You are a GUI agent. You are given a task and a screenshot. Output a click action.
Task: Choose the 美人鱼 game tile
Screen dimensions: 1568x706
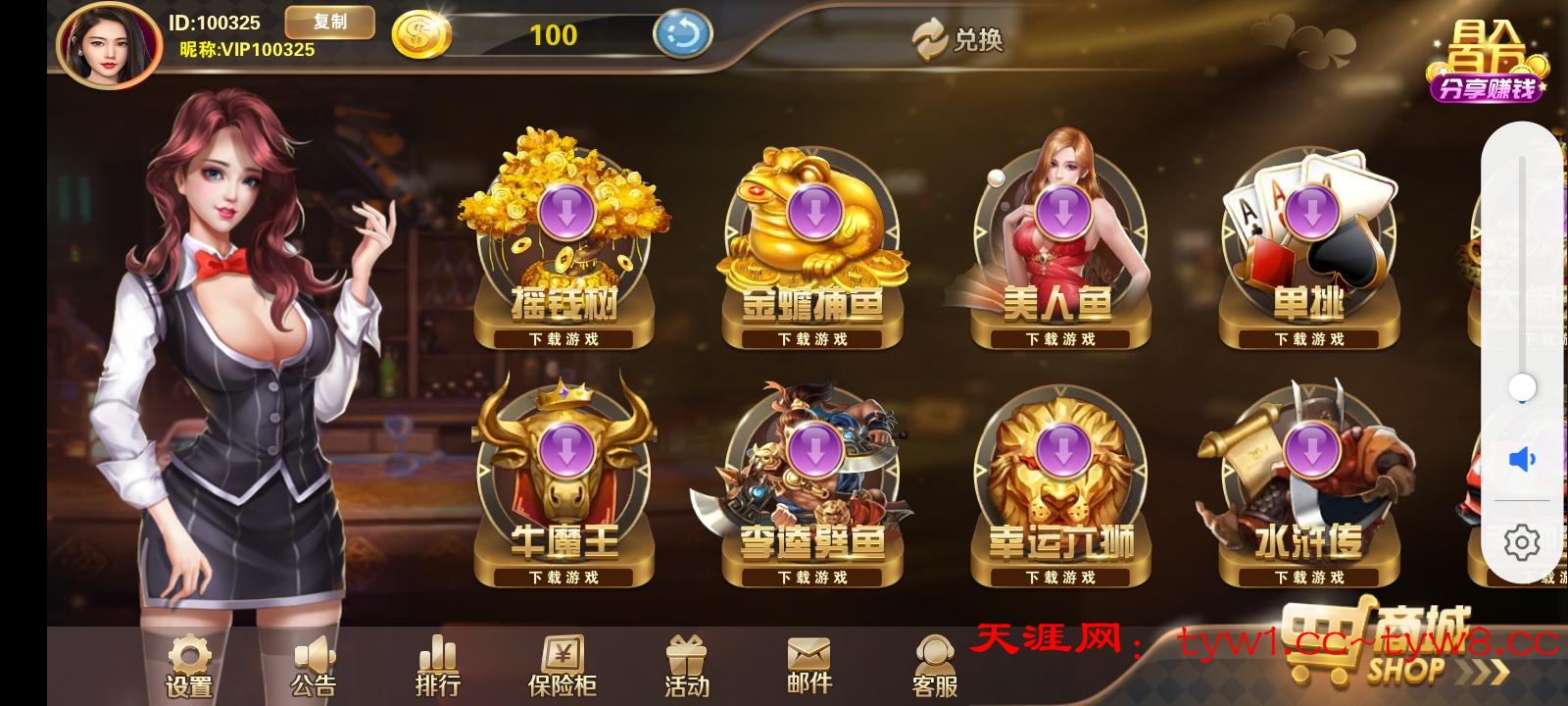(x=1060, y=250)
